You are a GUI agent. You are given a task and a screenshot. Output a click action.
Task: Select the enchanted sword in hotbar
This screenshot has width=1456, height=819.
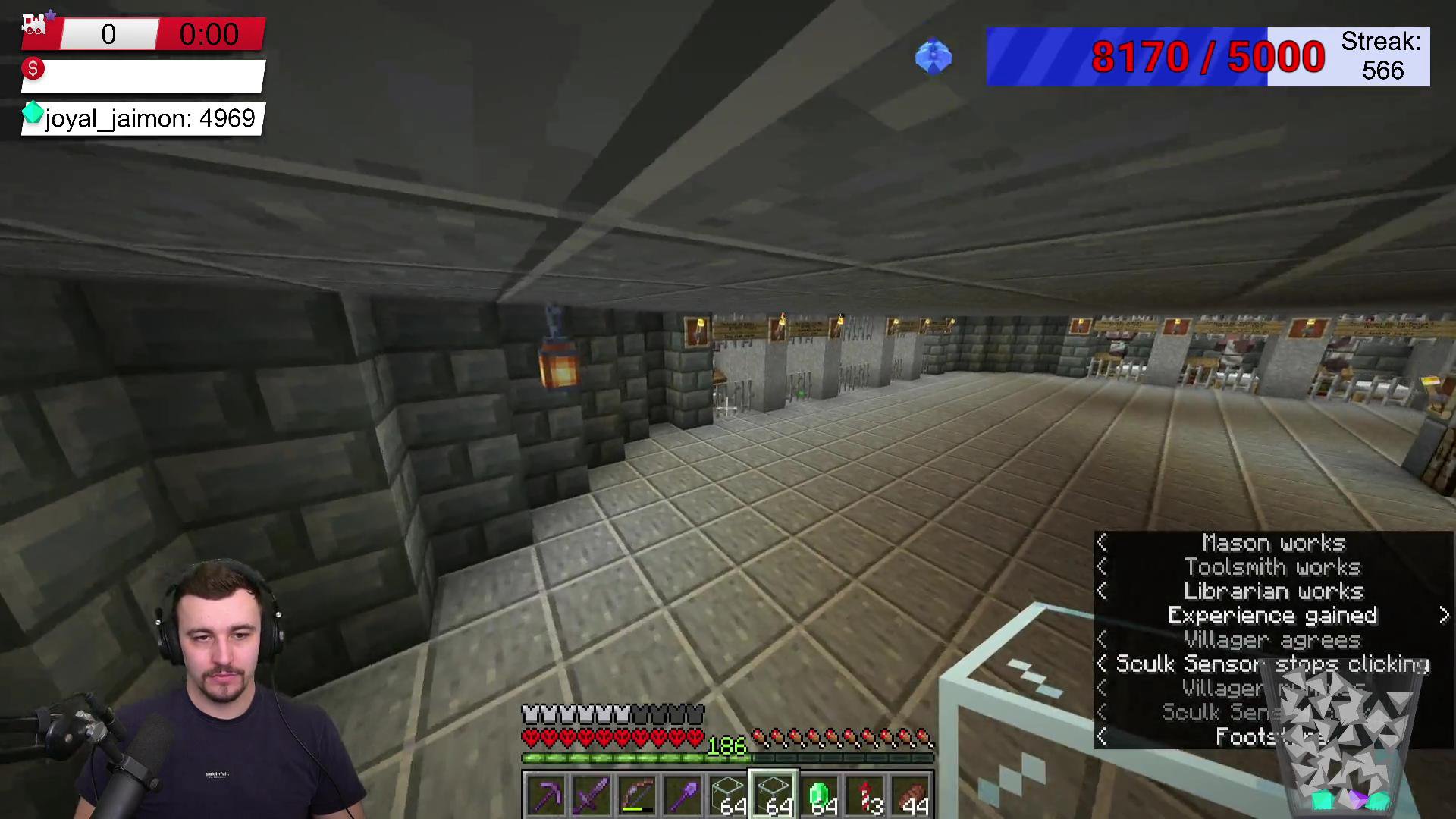[x=591, y=795]
